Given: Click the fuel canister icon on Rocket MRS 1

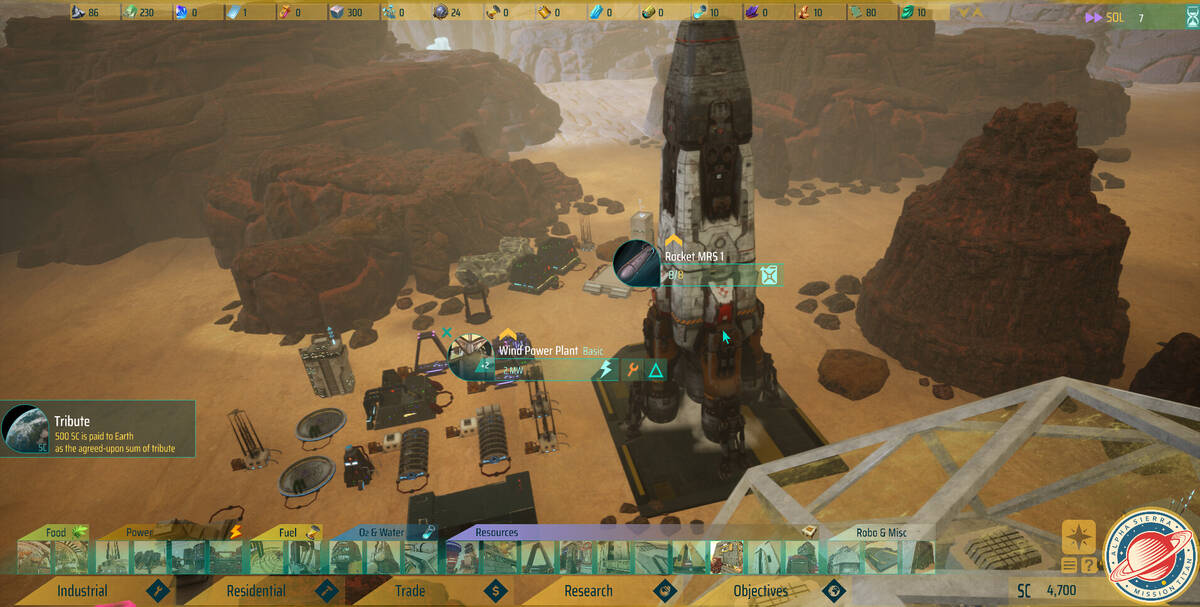Looking at the screenshot, I should pos(768,275).
